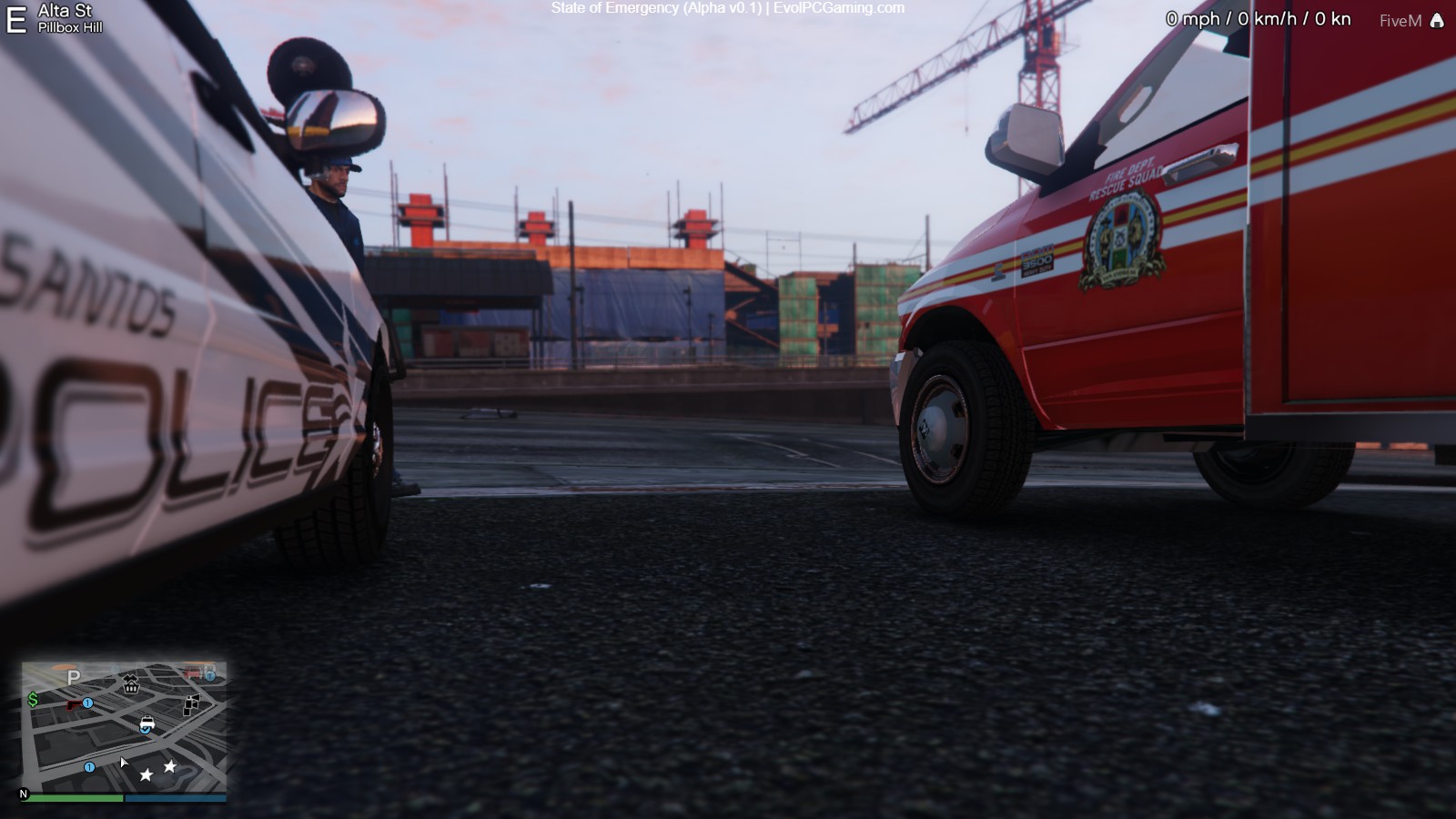1456x819 pixels.
Task: Click the red car marker on minimap
Action: point(192,673)
